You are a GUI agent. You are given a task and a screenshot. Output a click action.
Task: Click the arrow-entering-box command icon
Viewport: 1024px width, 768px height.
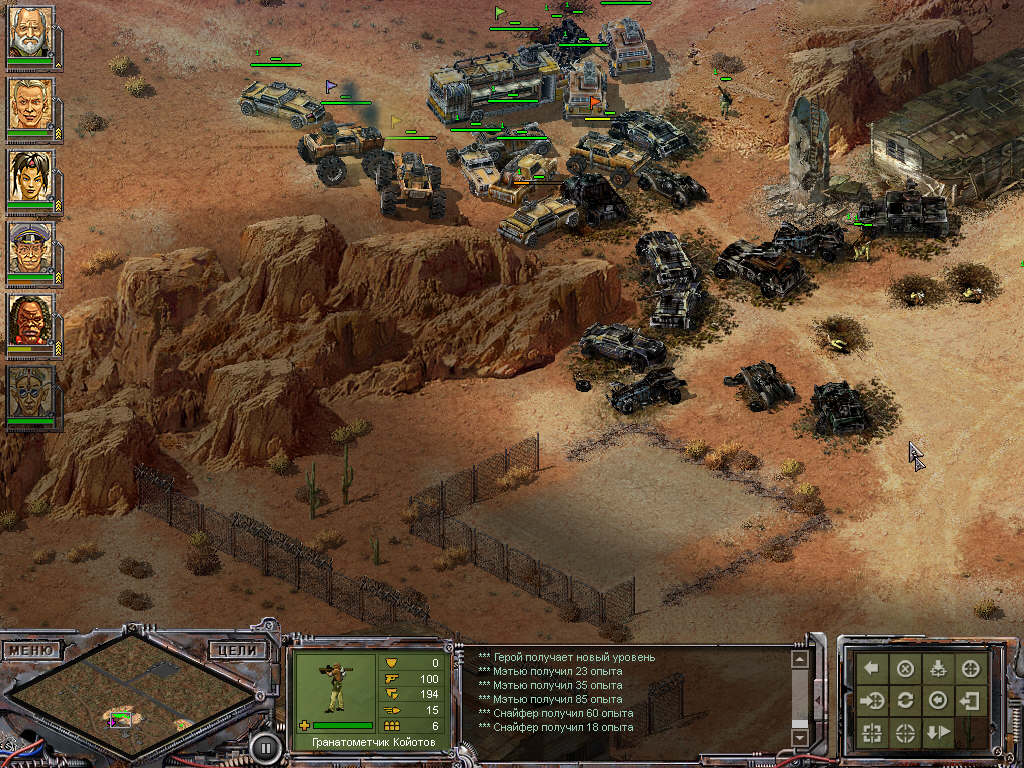pos(969,700)
